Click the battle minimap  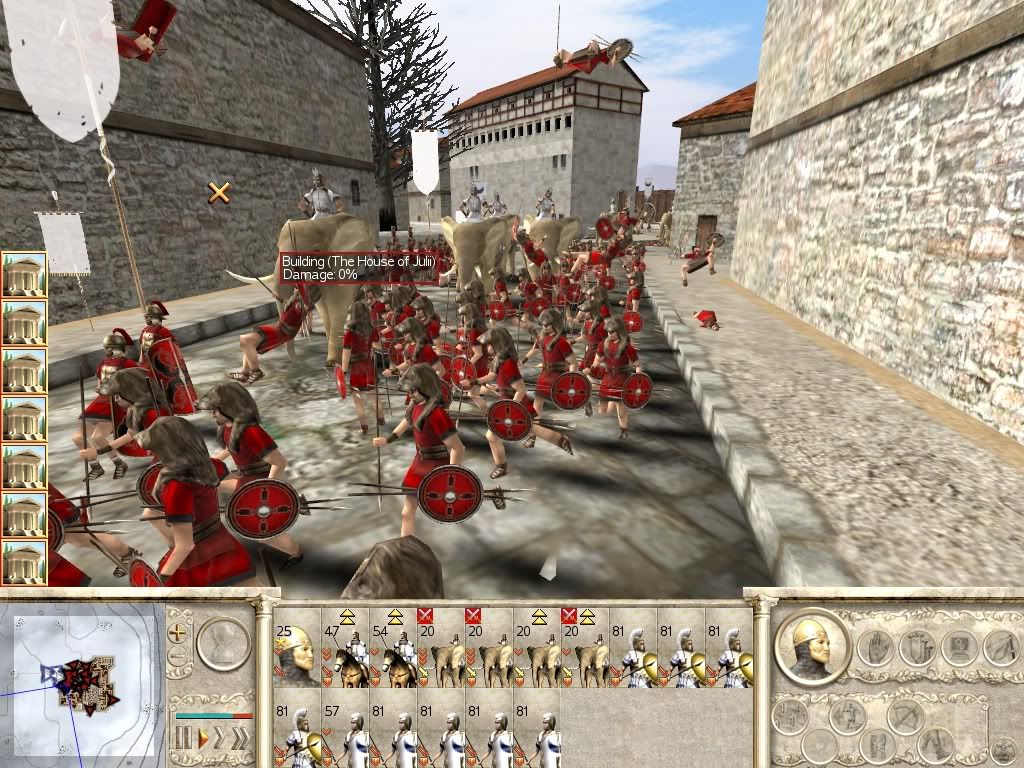tap(82, 680)
